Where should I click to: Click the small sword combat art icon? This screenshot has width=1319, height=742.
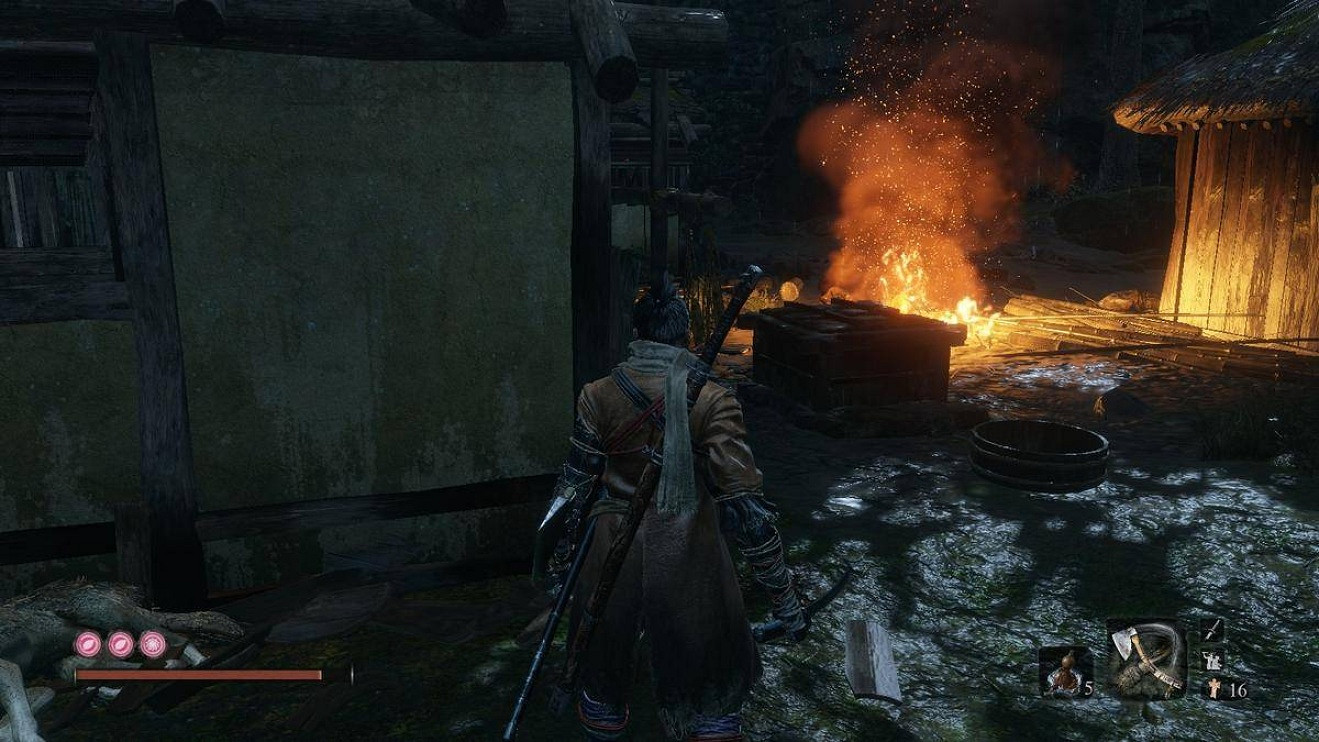tap(1212, 629)
